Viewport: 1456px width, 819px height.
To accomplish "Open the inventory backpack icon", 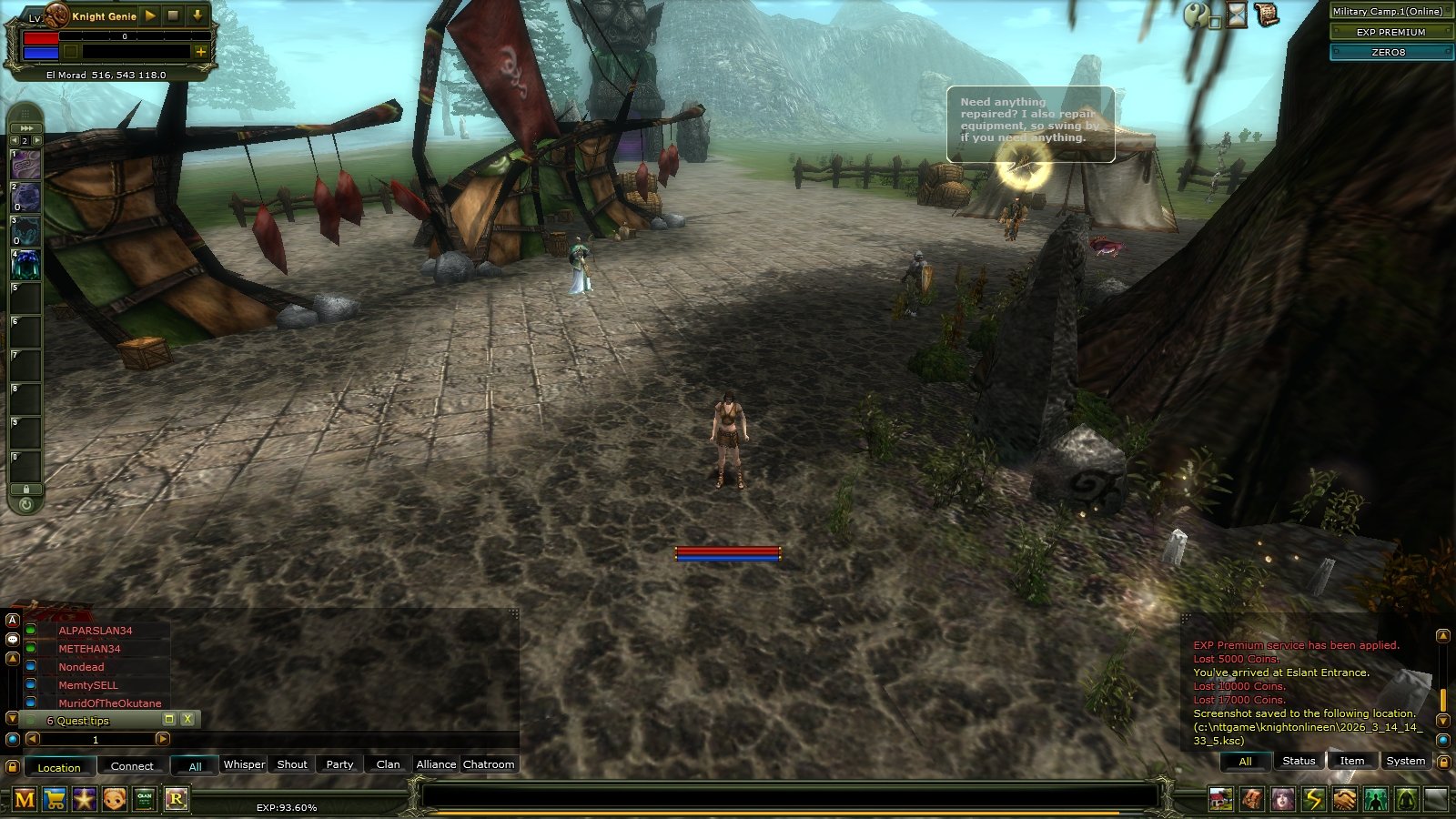I will pos(1250,801).
